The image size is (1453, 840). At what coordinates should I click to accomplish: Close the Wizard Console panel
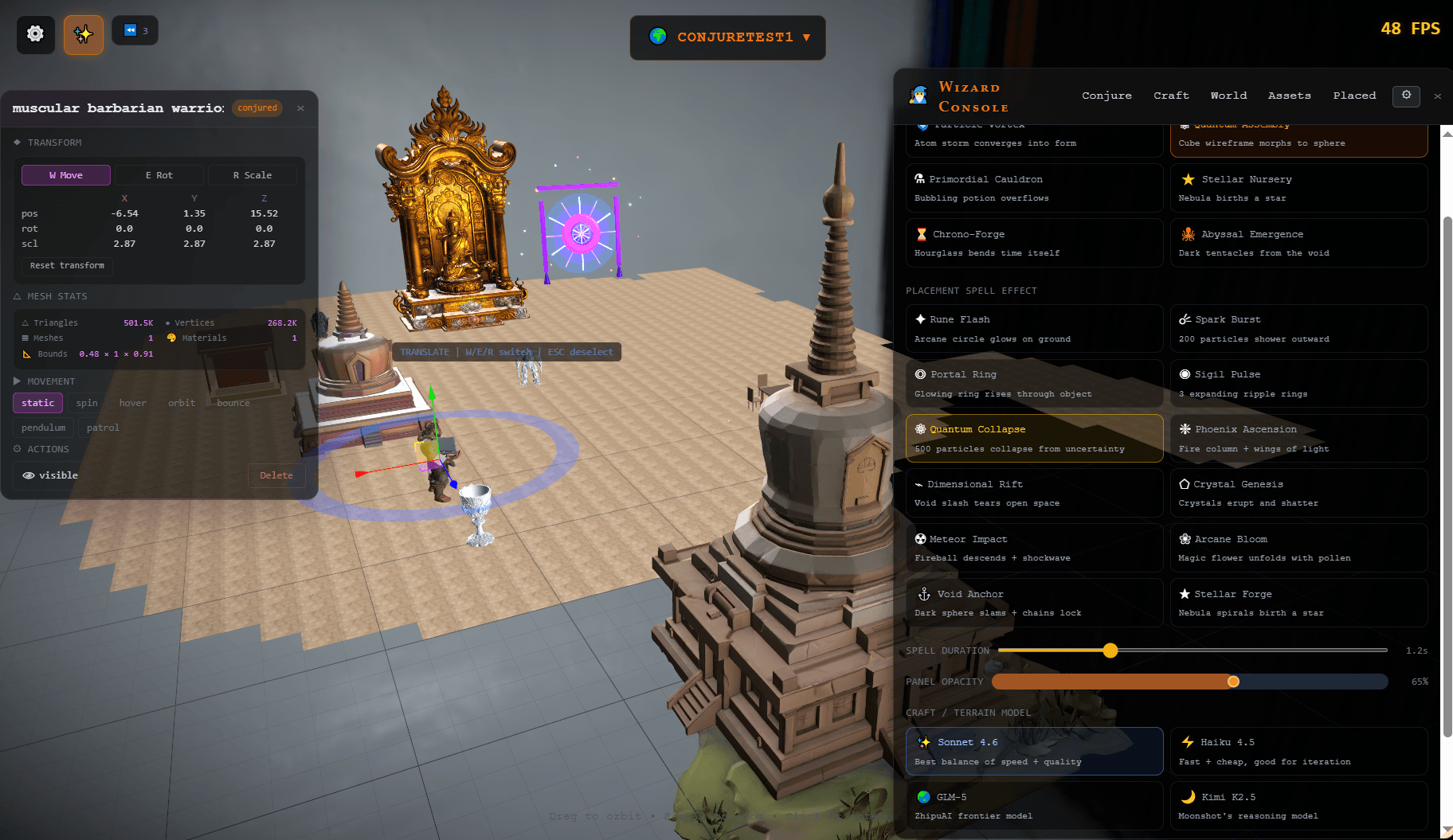pyautogui.click(x=1437, y=96)
